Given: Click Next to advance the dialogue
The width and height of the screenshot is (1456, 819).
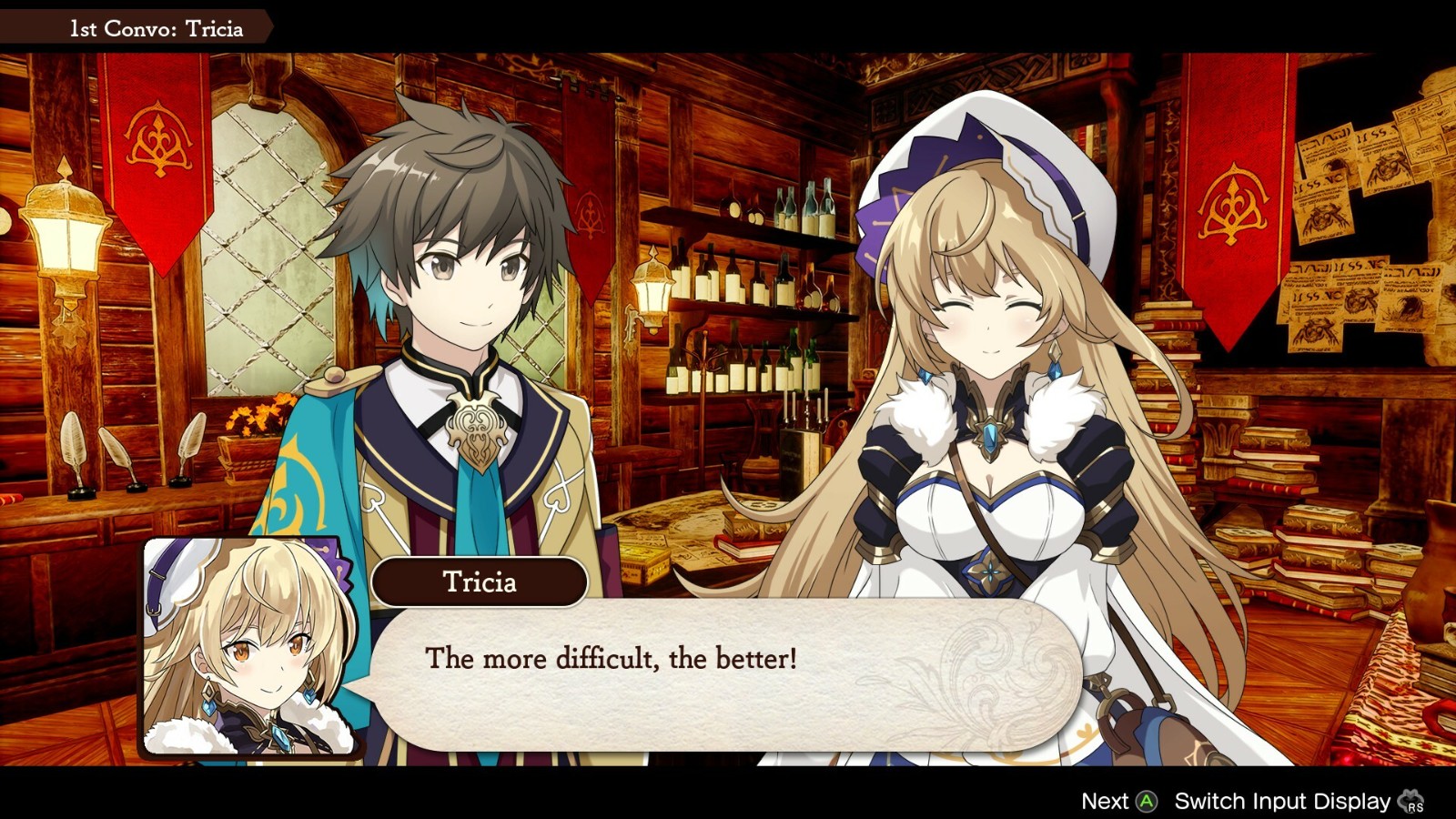Looking at the screenshot, I should tap(1107, 802).
